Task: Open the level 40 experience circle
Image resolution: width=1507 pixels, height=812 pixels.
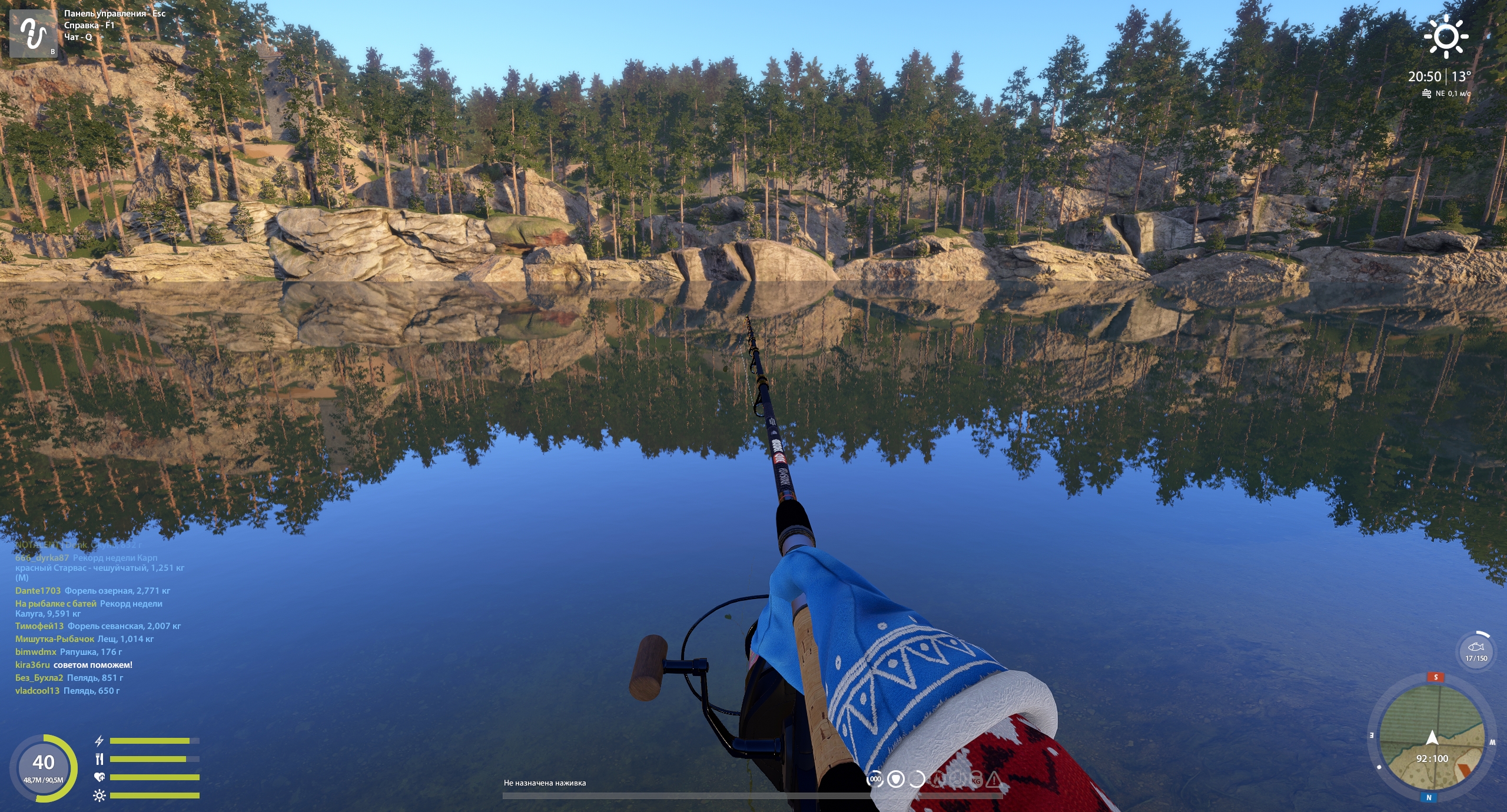Action: click(x=44, y=767)
